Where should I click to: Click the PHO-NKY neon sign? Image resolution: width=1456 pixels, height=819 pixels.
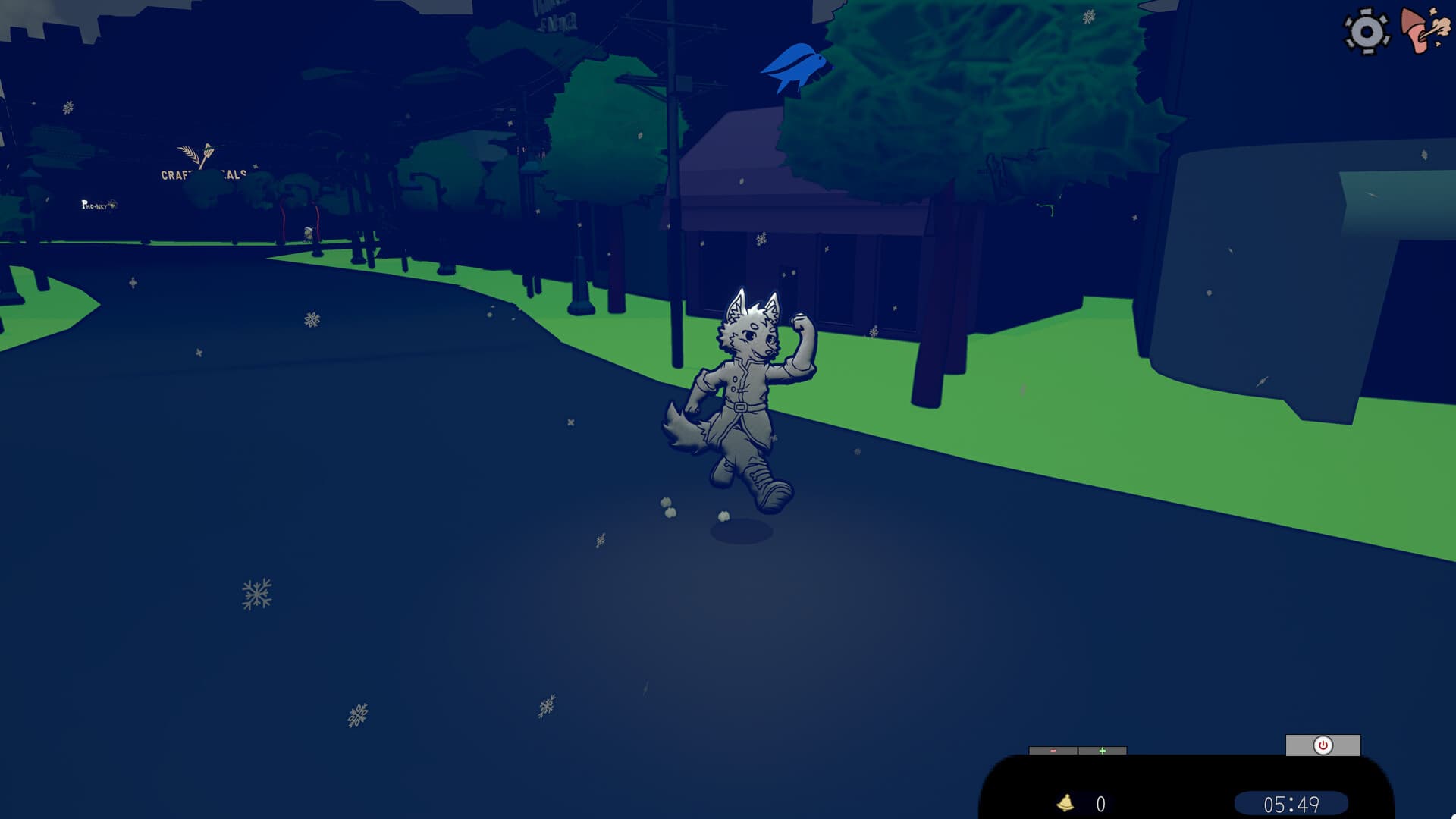pos(96,205)
